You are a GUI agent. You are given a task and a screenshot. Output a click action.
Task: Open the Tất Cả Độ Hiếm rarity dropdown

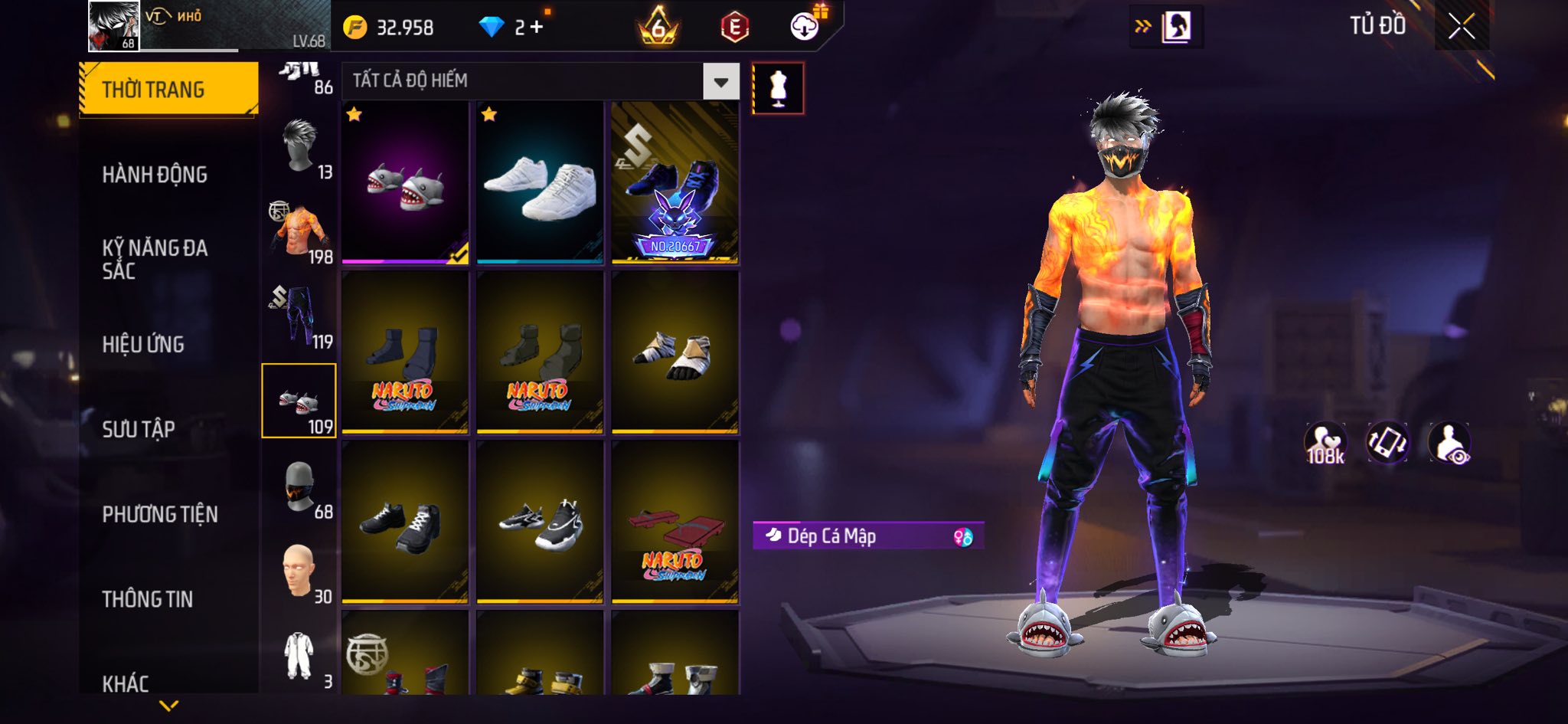click(720, 82)
